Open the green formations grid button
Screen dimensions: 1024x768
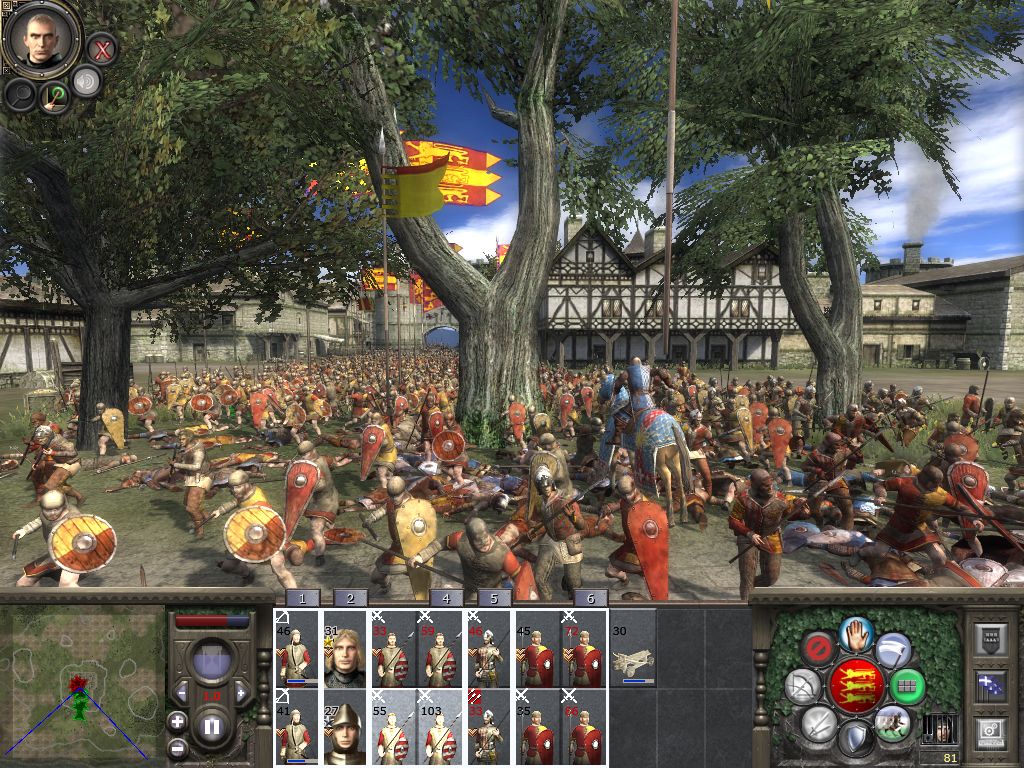pyautogui.click(x=907, y=686)
